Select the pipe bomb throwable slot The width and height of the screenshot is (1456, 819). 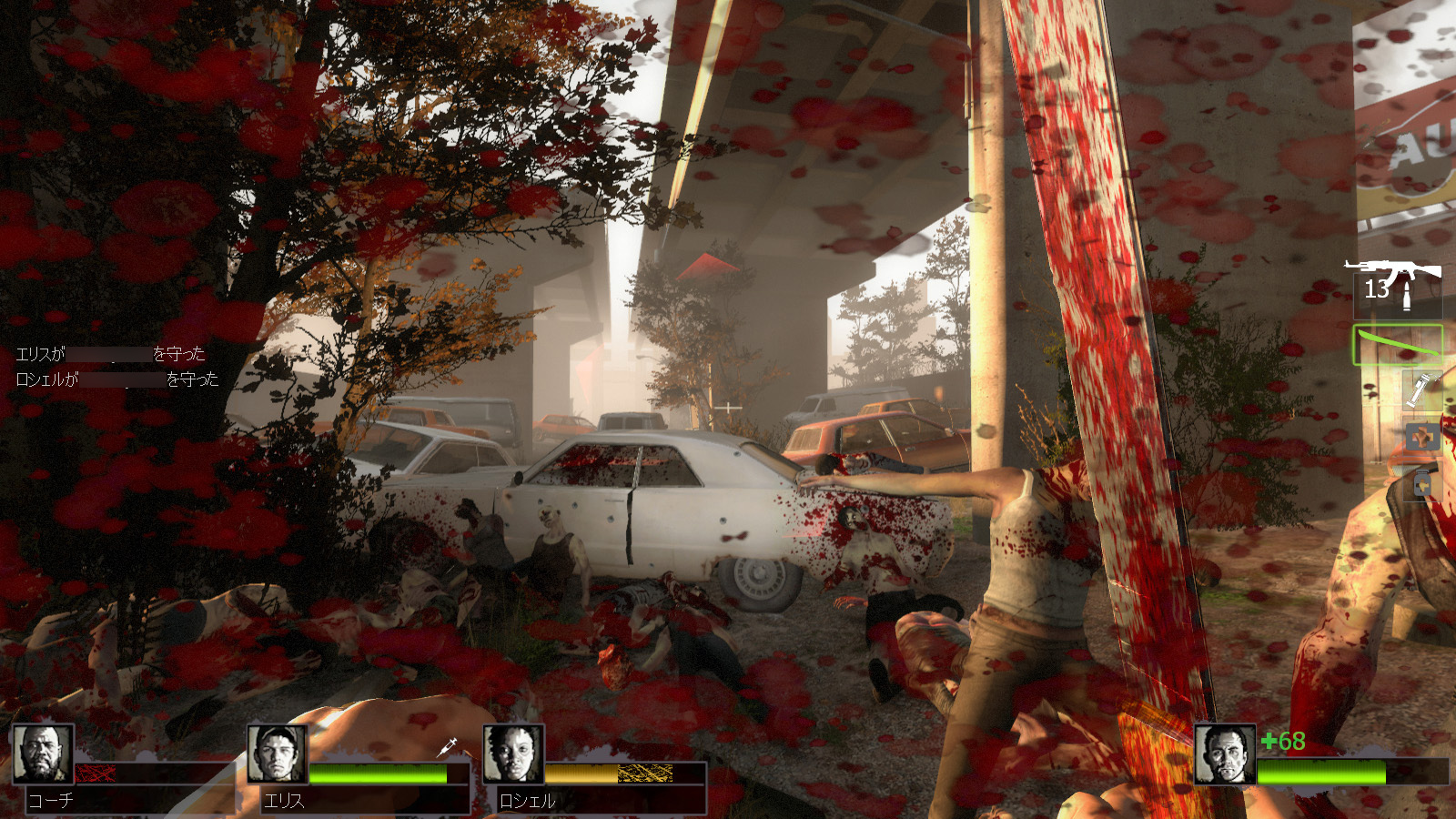click(1421, 390)
